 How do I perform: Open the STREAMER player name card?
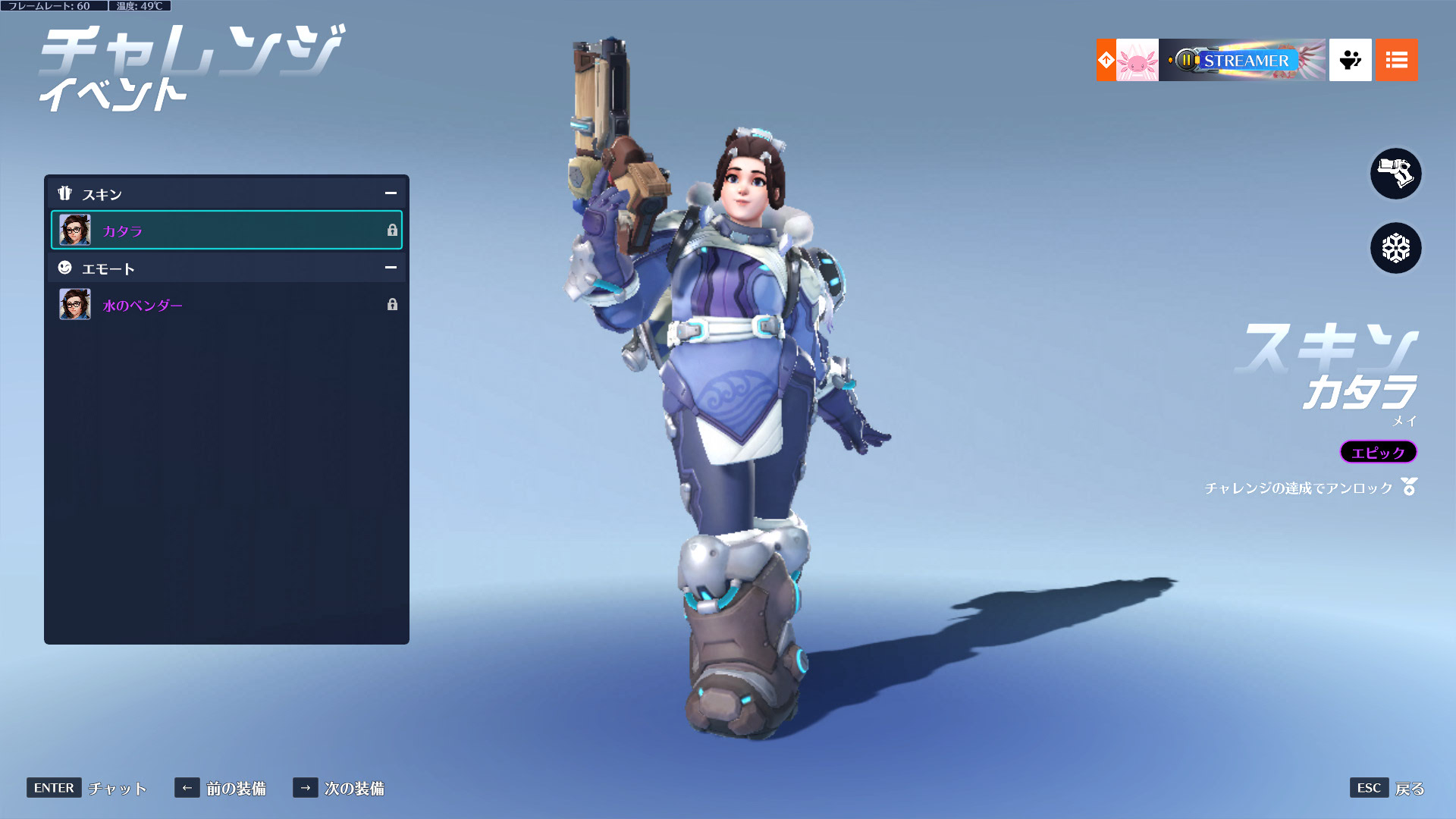click(x=1242, y=60)
